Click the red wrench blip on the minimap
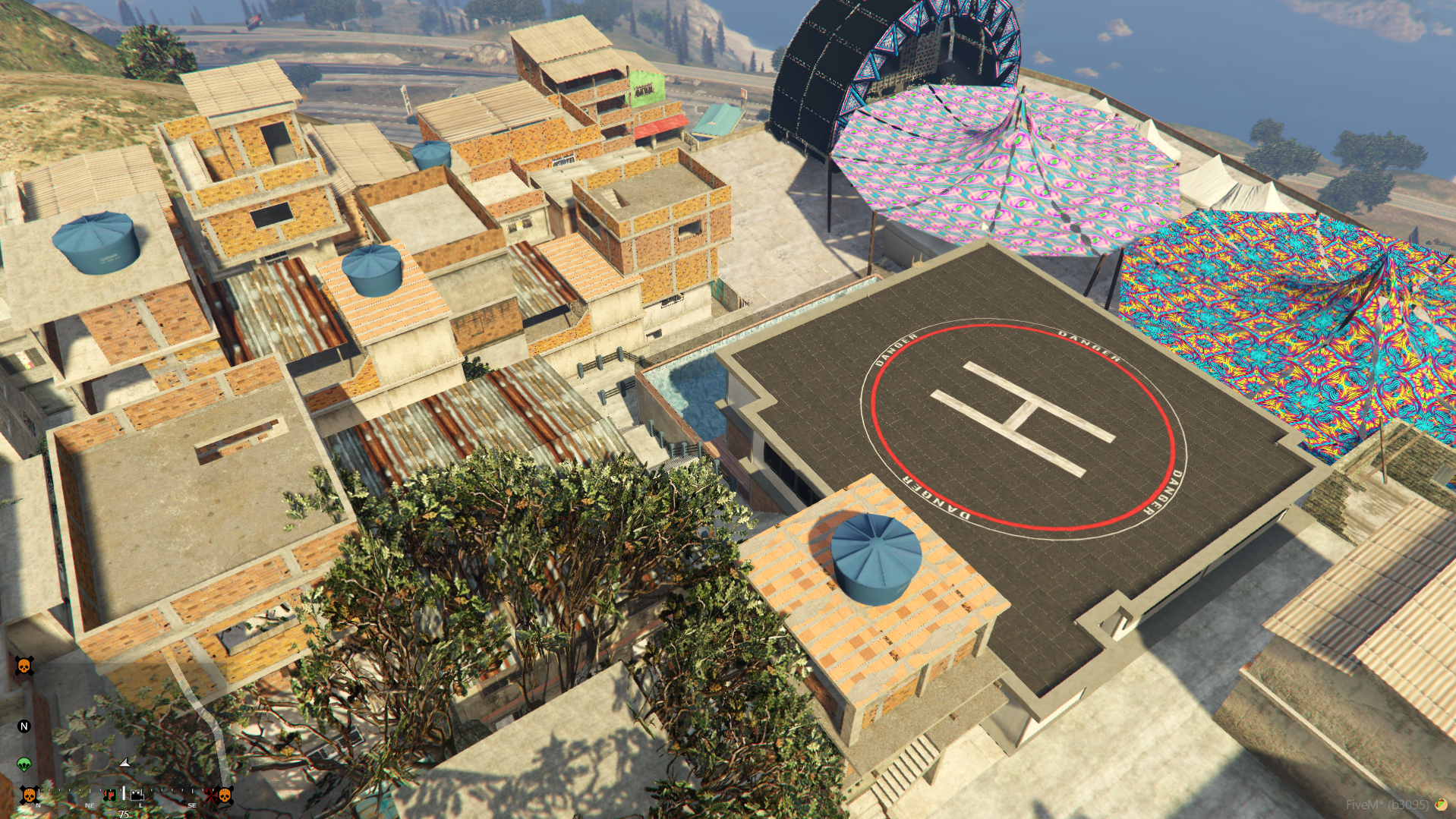 tap(209, 795)
